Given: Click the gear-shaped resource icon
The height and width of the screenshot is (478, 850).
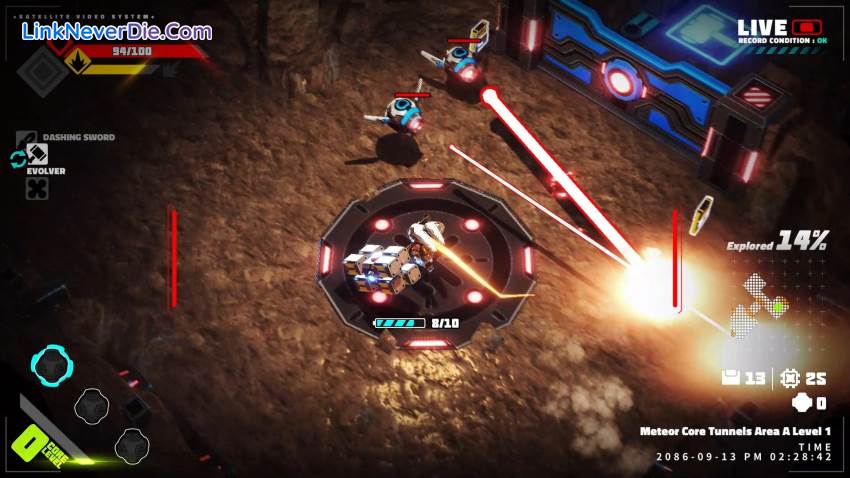Looking at the screenshot, I should coord(790,378).
